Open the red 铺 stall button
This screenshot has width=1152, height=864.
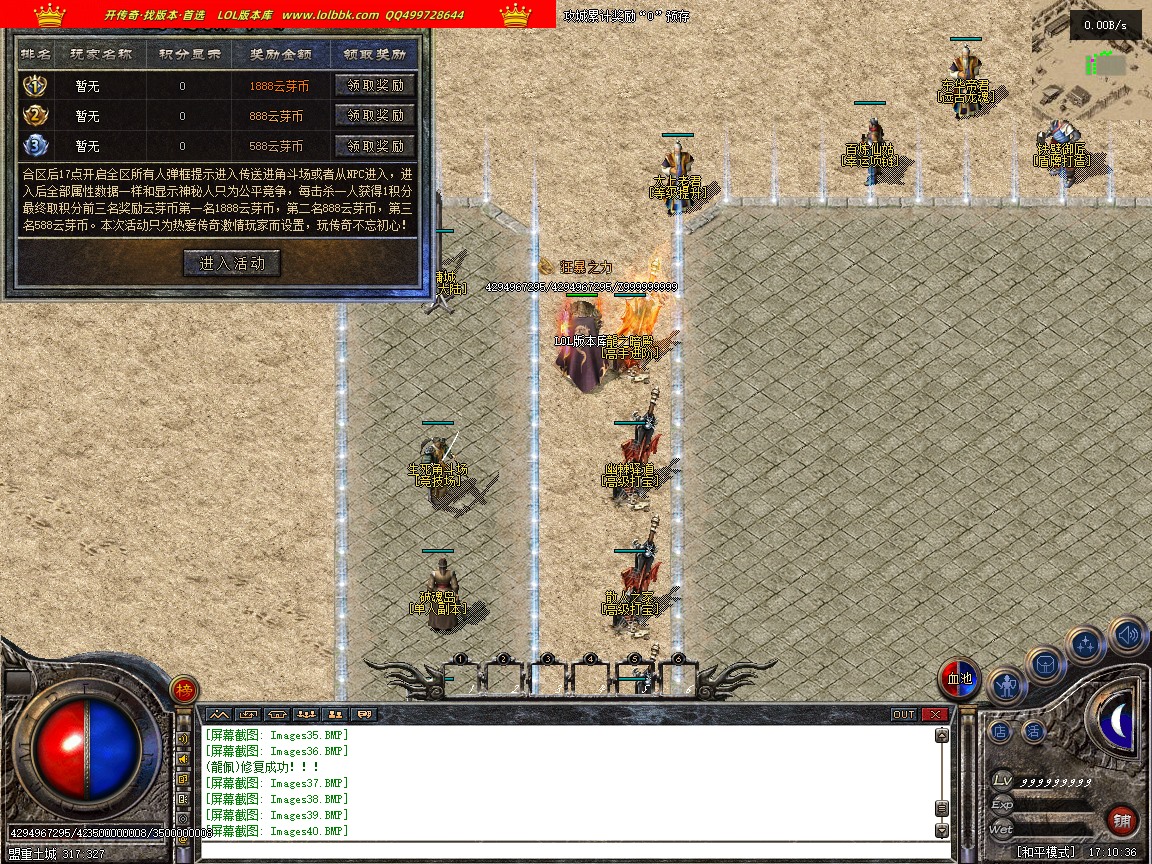(1123, 821)
